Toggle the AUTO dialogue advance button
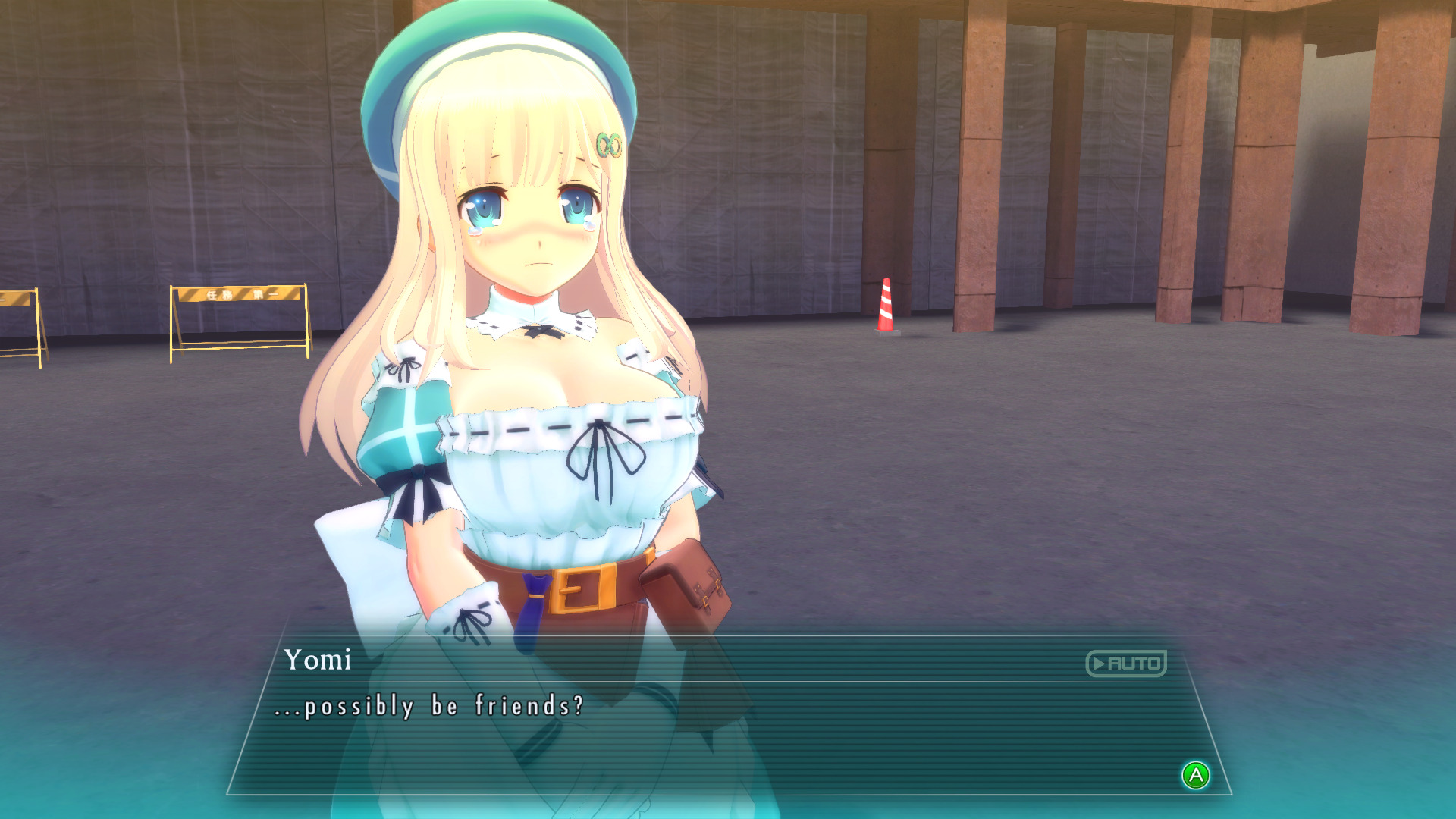The height and width of the screenshot is (819, 1456). (x=1126, y=664)
